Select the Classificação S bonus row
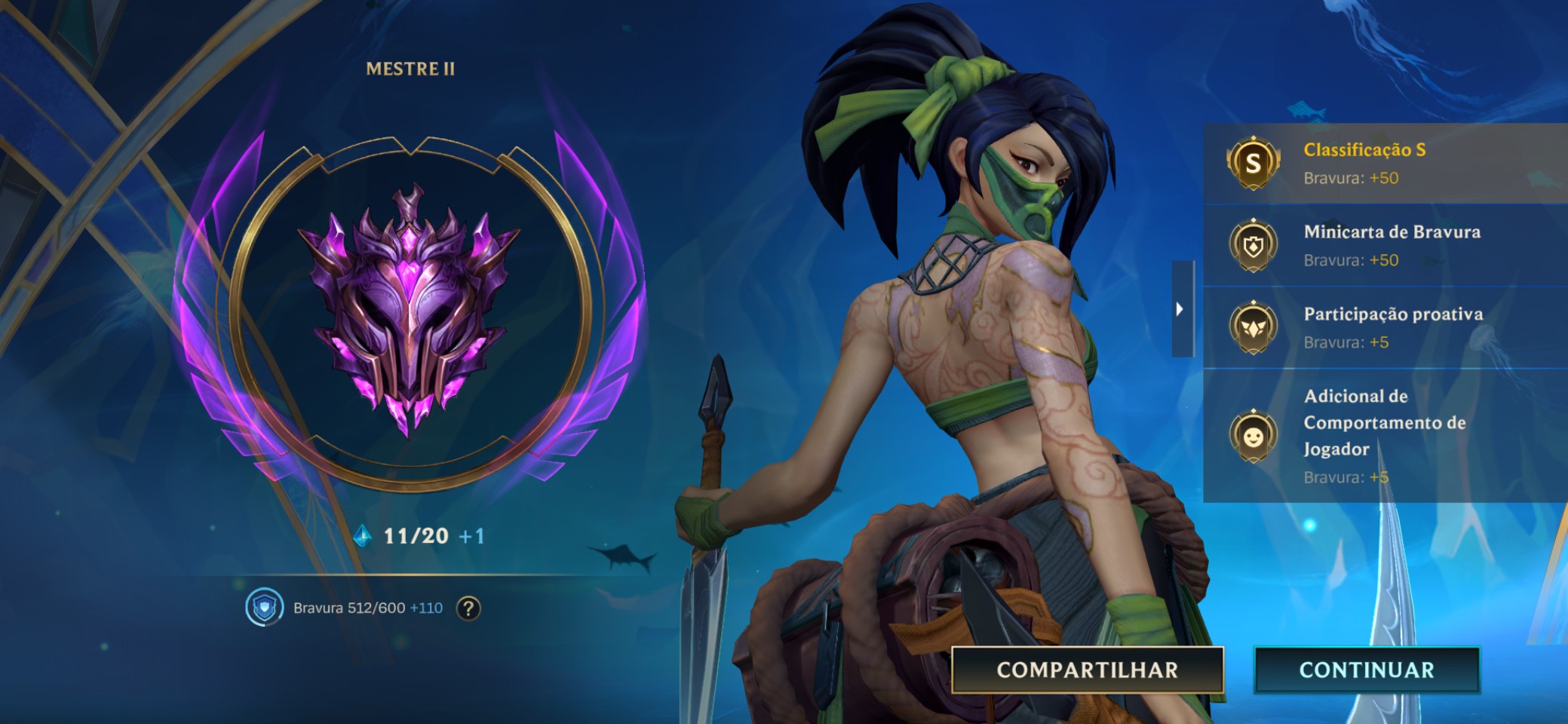Screen dimensions: 1568x724 [x=1384, y=163]
